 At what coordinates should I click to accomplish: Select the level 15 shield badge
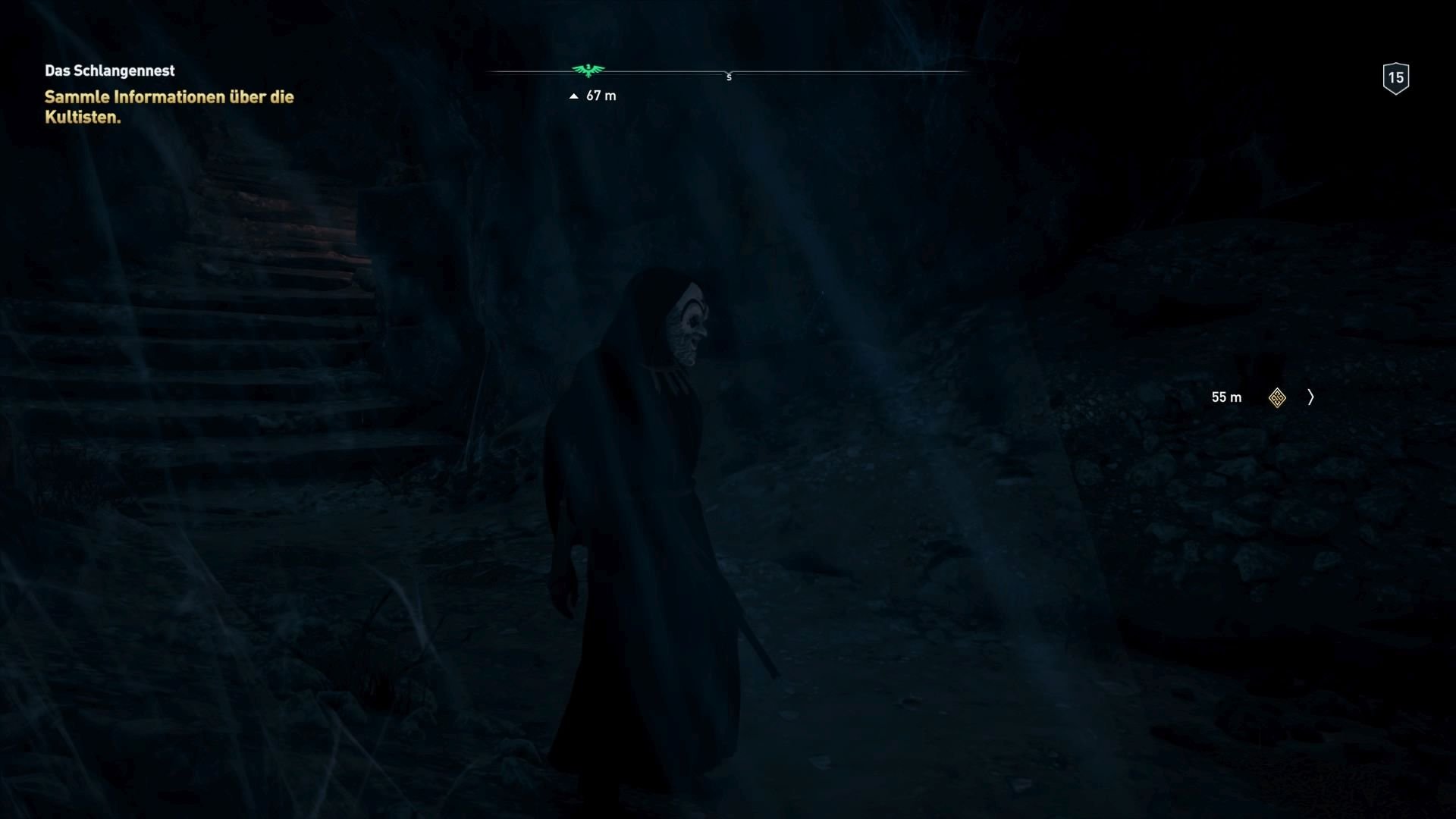pos(1396,77)
